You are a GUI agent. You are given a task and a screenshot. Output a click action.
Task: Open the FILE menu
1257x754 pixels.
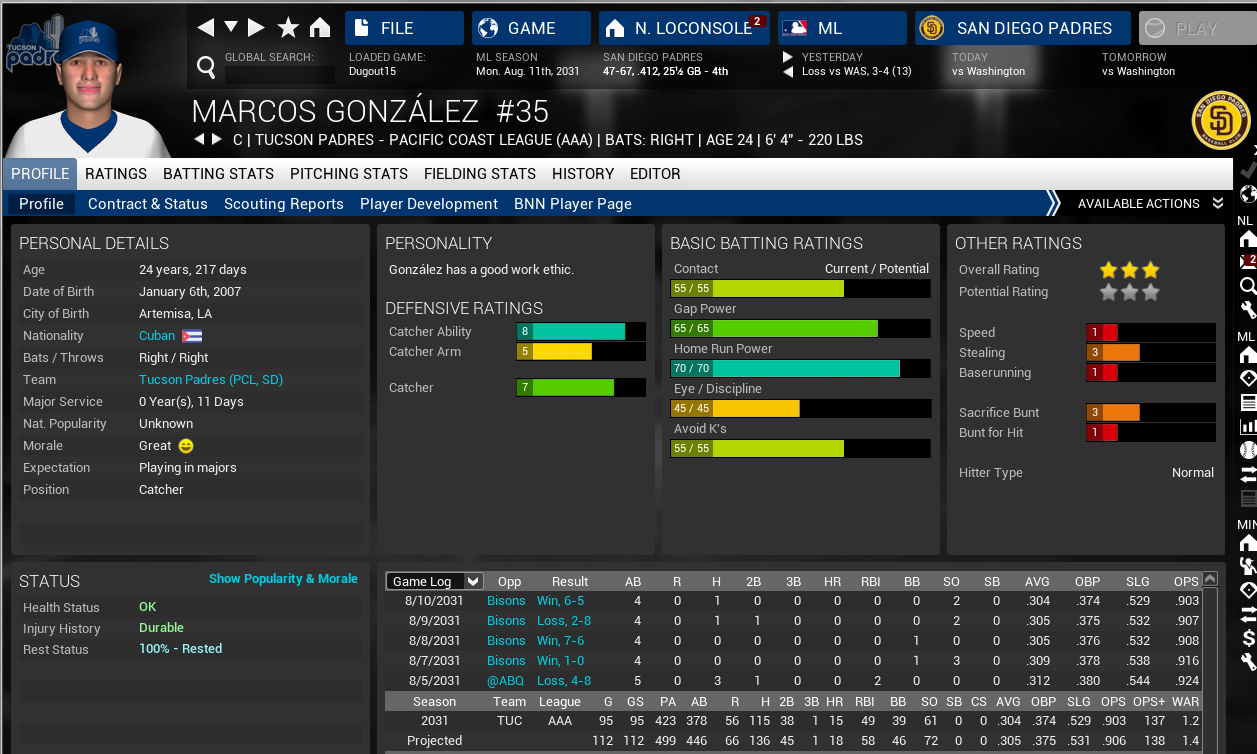pyautogui.click(x=404, y=28)
